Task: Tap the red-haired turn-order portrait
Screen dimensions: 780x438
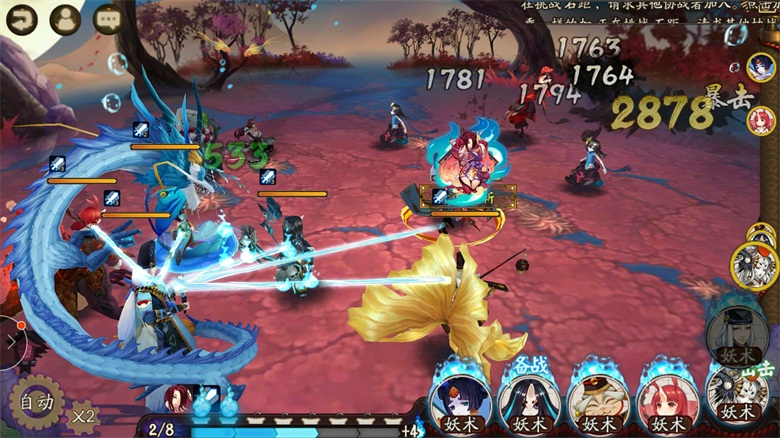Action: pos(760,120)
